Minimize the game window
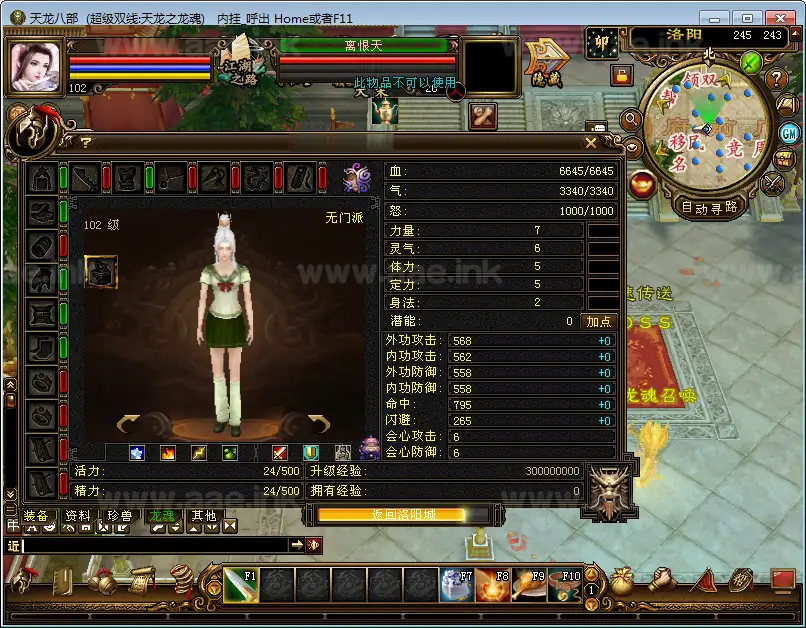Image resolution: width=806 pixels, height=628 pixels. tap(713, 17)
